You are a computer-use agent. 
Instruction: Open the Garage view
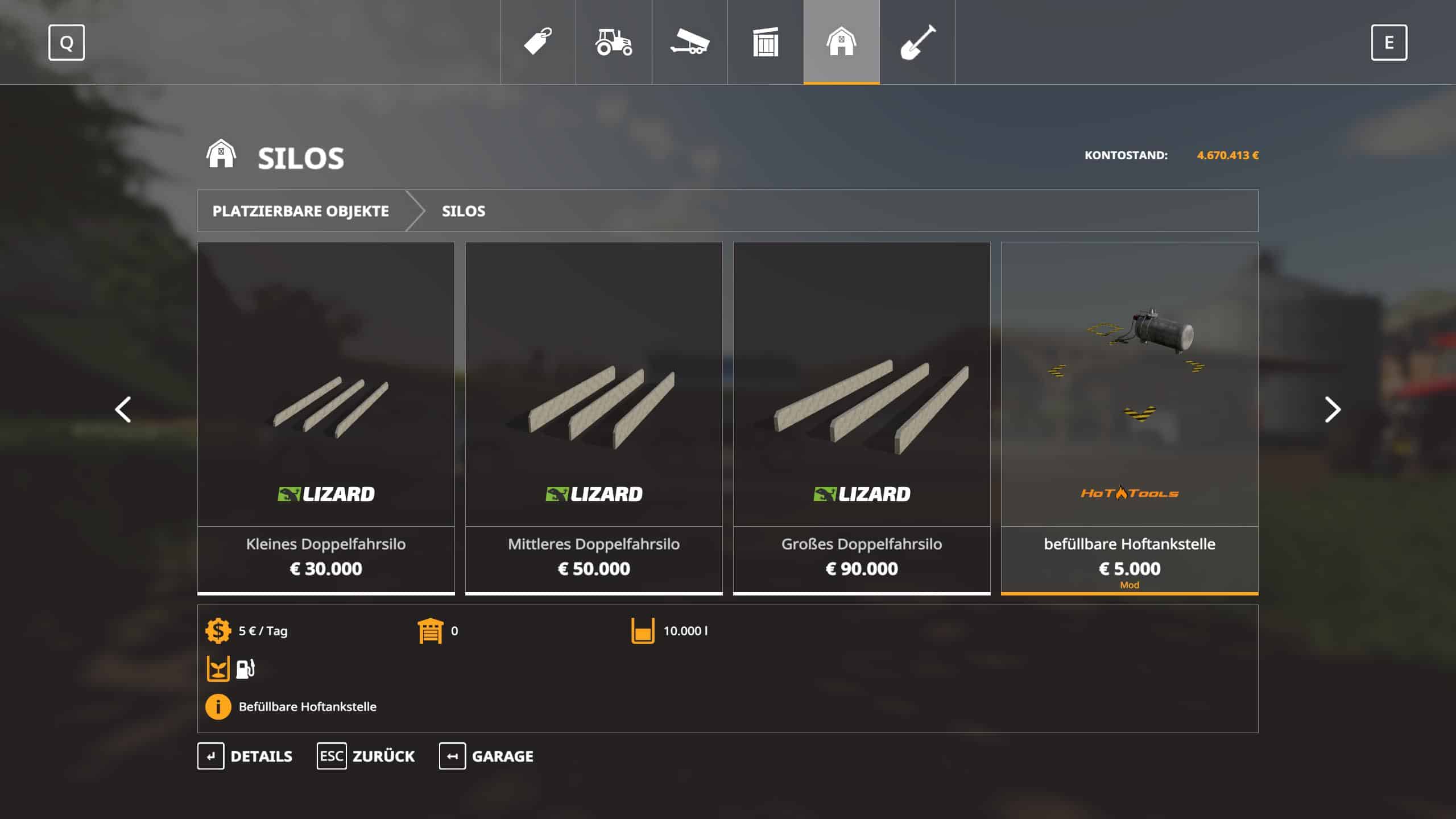pyautogui.click(x=486, y=756)
